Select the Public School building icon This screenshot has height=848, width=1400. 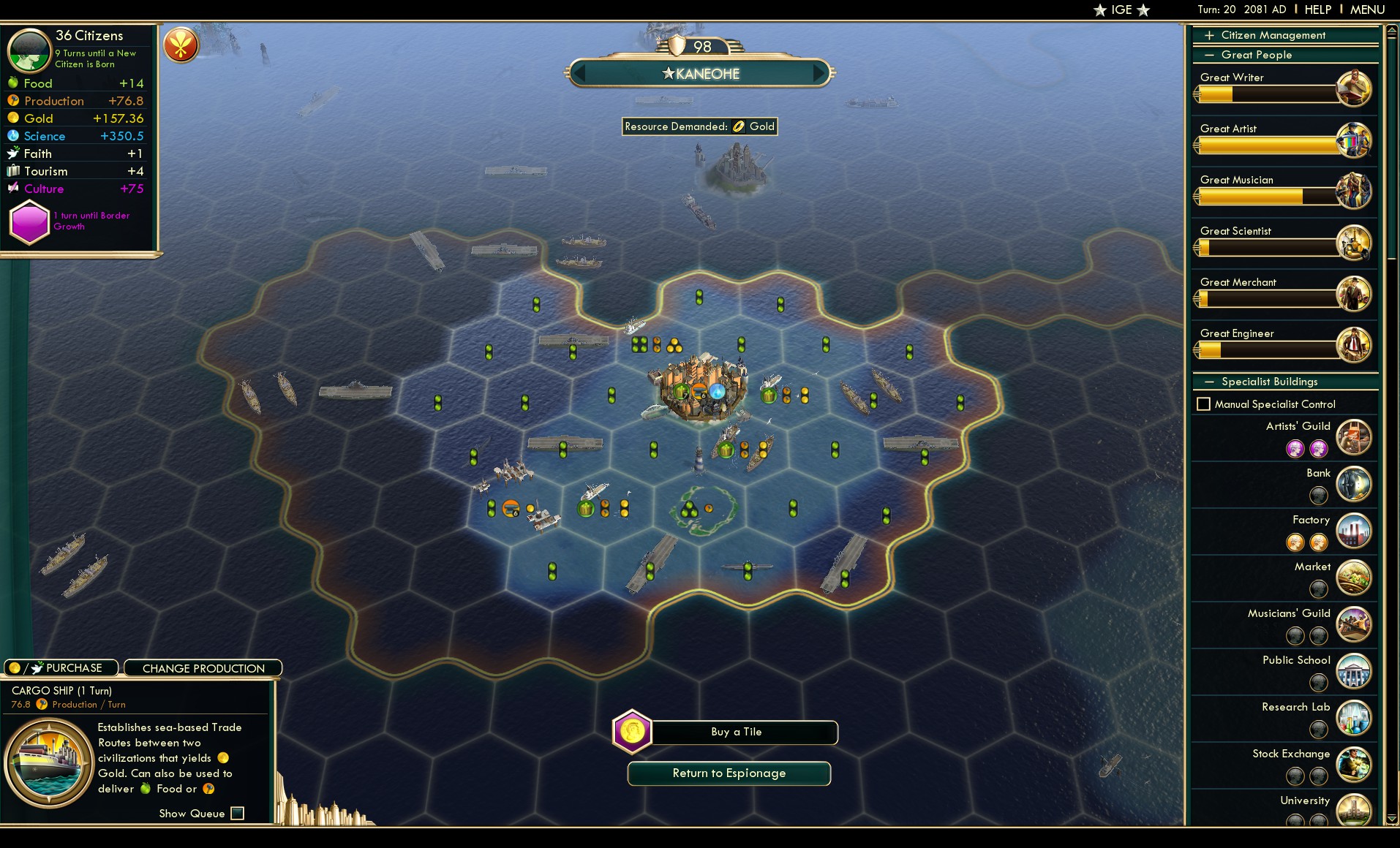(x=1354, y=671)
